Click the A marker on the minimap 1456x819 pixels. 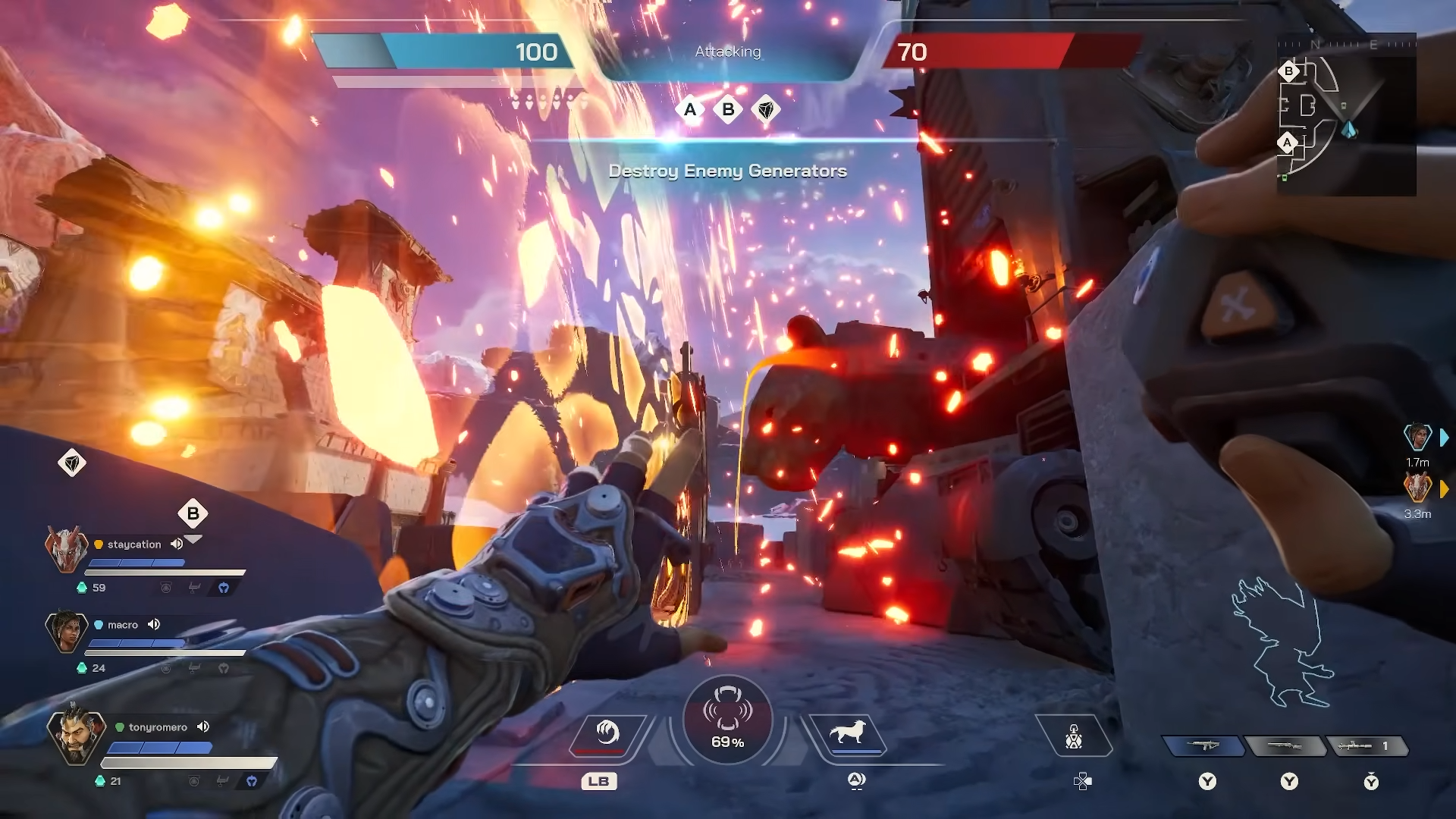pyautogui.click(x=1287, y=143)
